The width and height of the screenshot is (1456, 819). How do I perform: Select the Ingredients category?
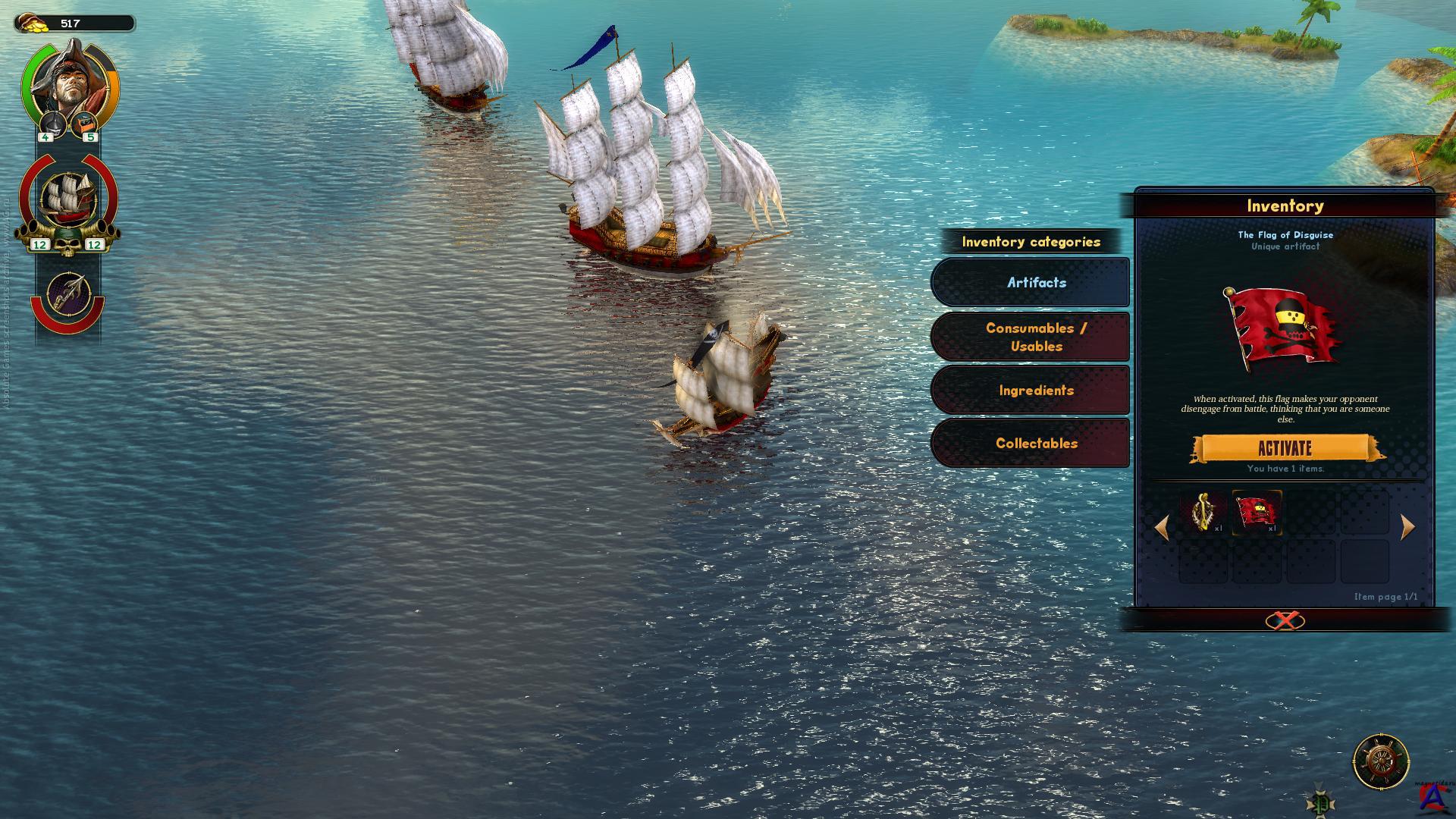point(1036,391)
